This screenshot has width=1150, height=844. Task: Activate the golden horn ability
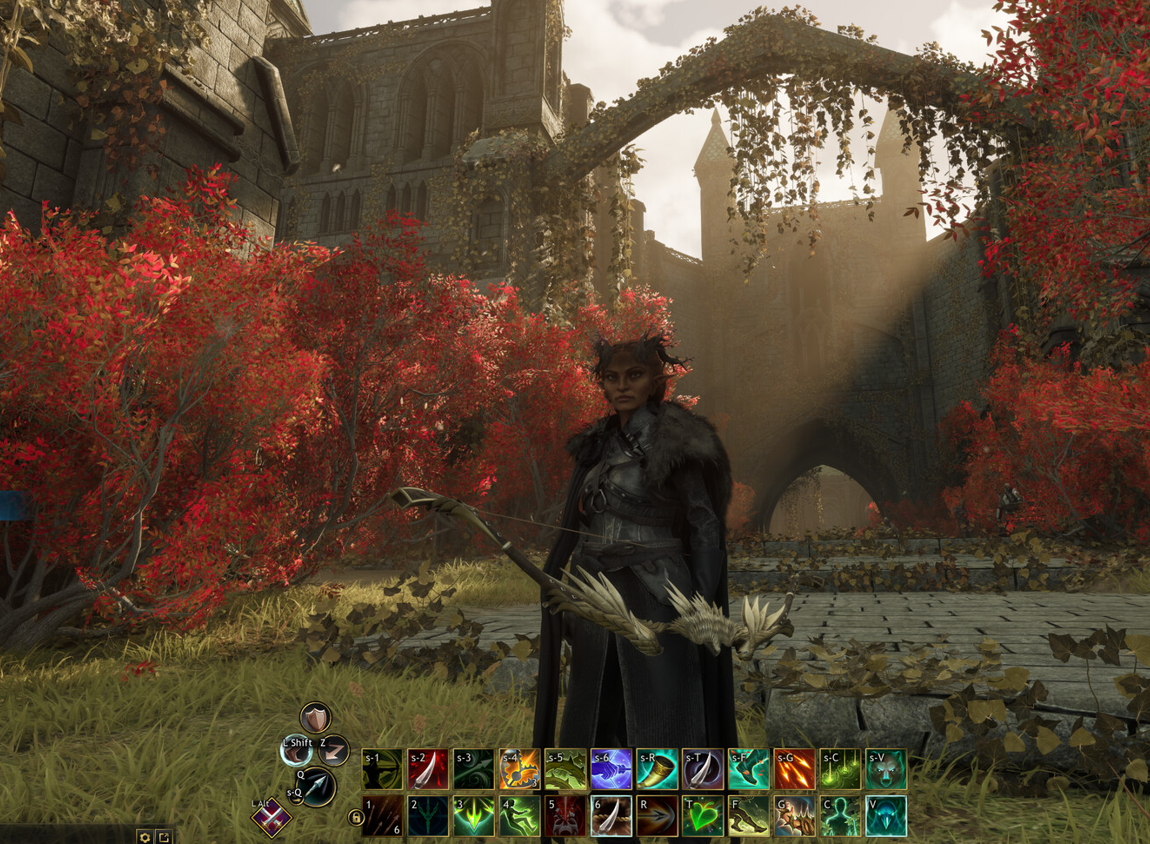point(657,769)
